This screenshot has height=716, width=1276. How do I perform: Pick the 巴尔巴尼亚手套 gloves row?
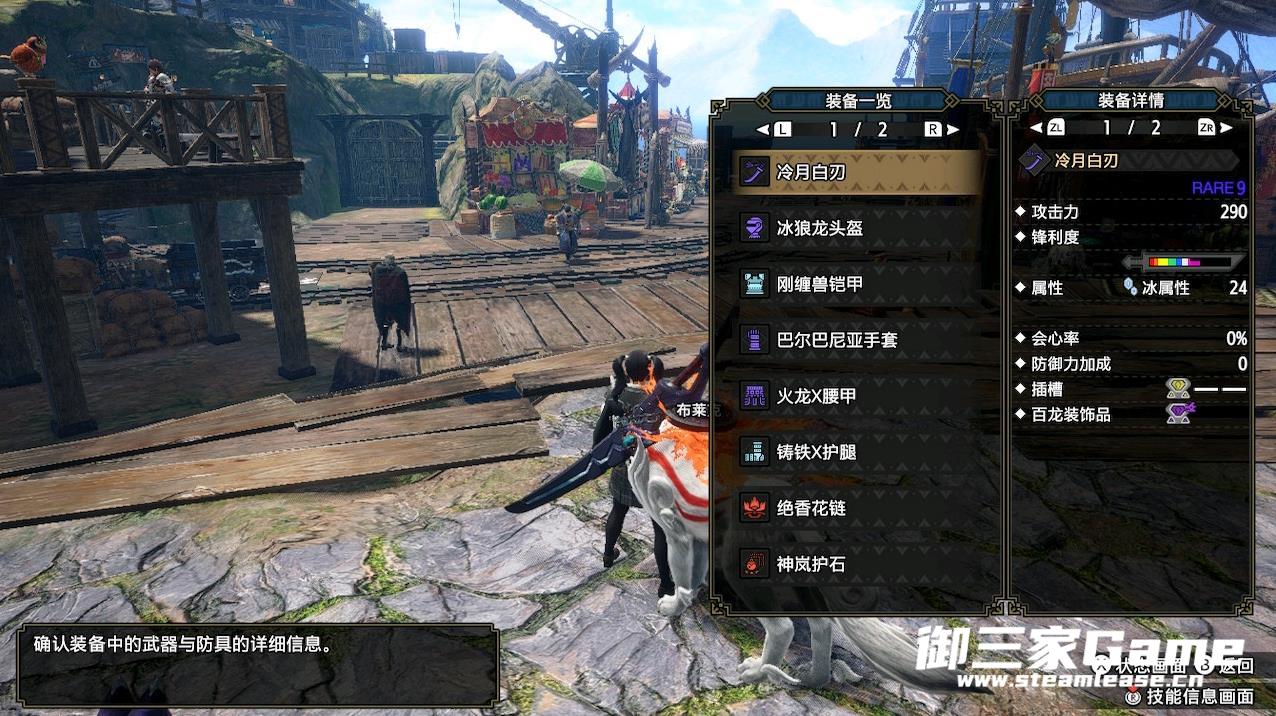[x=857, y=340]
